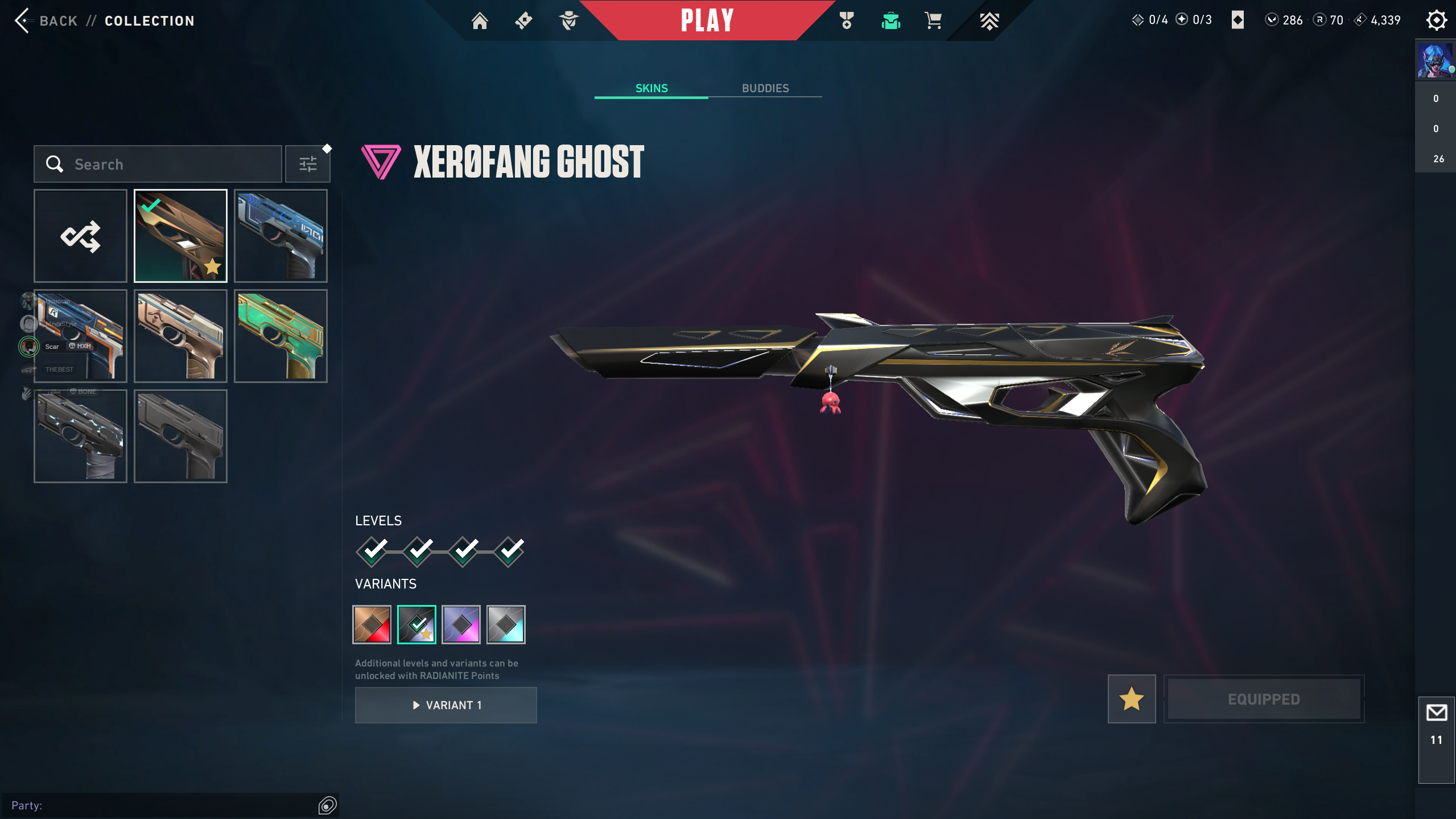Image resolution: width=1456 pixels, height=819 pixels.
Task: Pick the silver and cyan variant swatch
Action: coord(506,624)
